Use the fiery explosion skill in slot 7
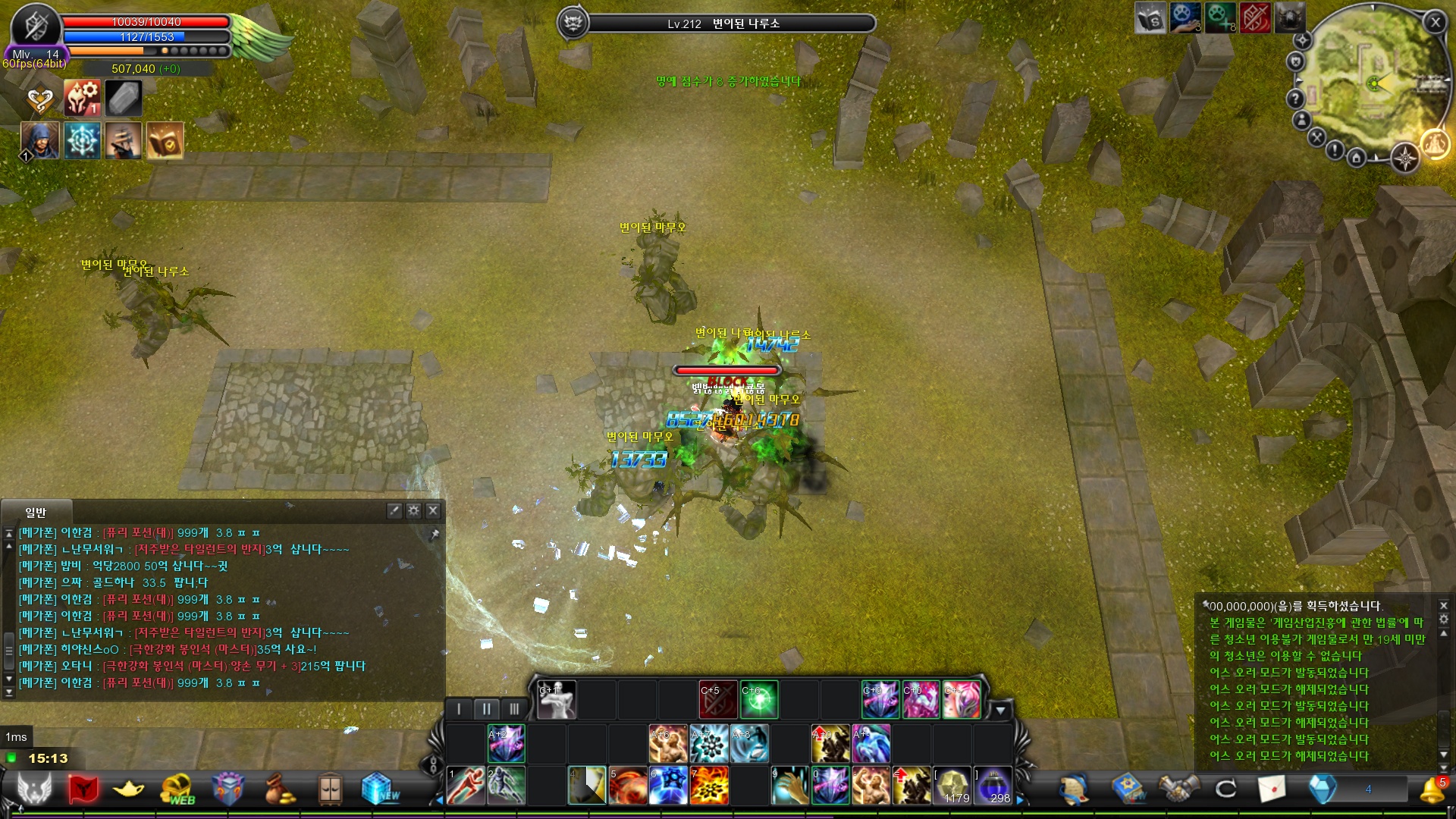The width and height of the screenshot is (1456, 819). point(709,786)
